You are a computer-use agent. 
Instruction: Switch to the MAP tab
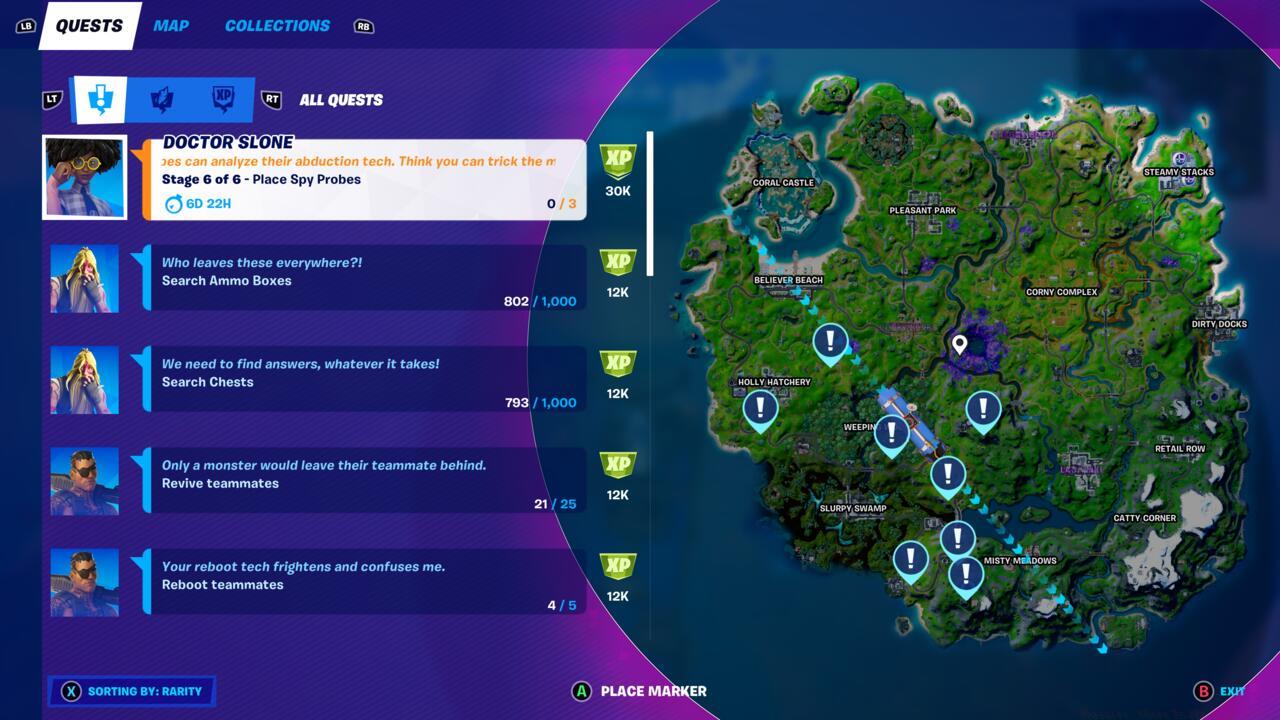[x=171, y=25]
